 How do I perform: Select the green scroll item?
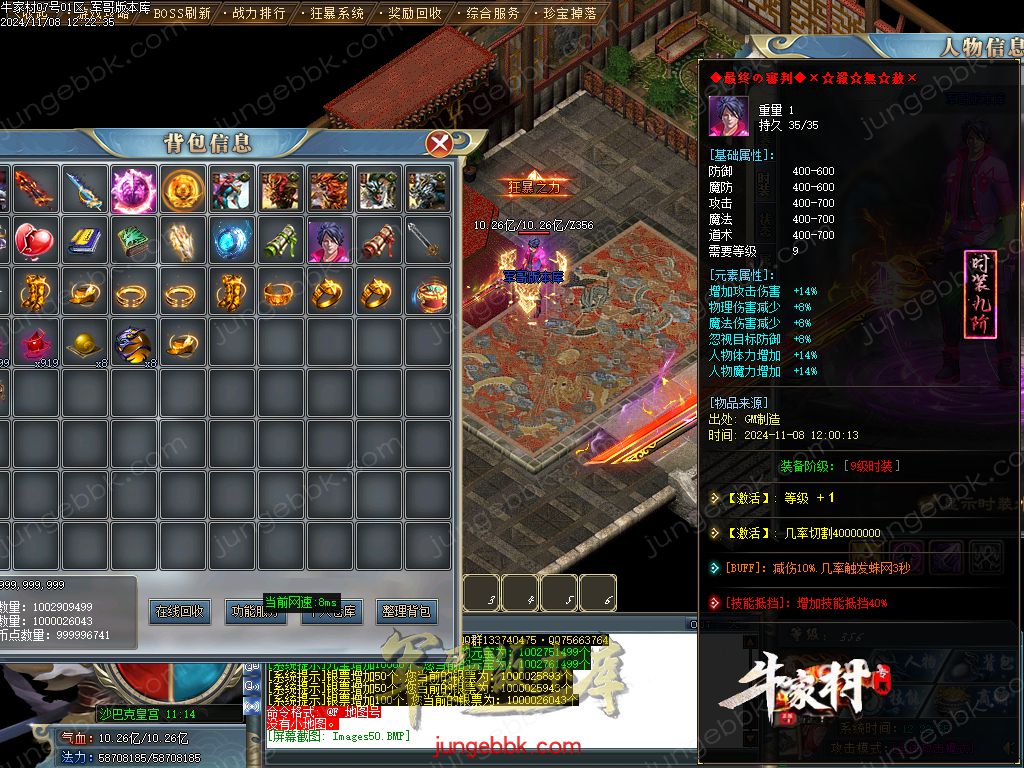pyautogui.click(x=281, y=241)
